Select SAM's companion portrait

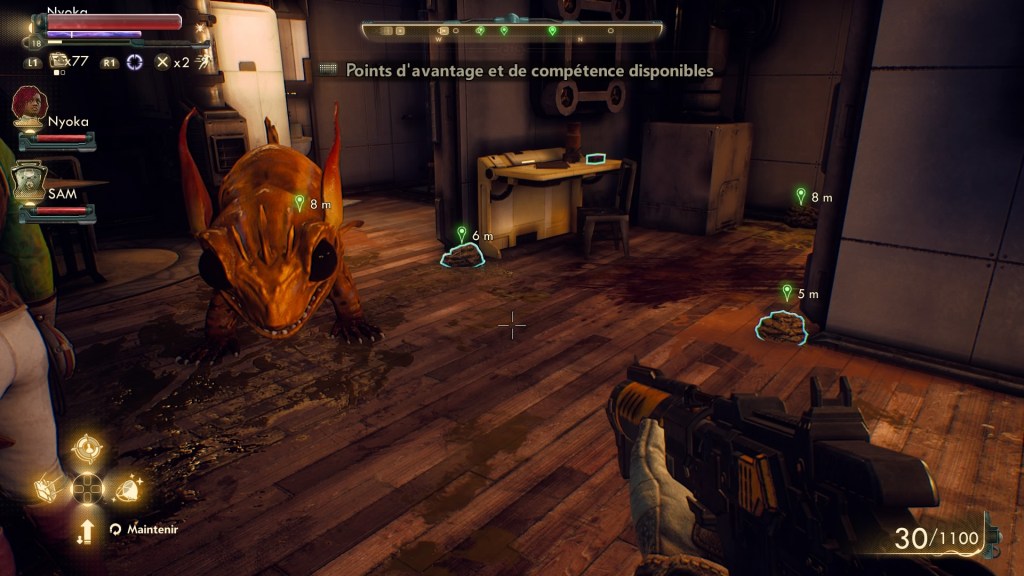tap(29, 180)
